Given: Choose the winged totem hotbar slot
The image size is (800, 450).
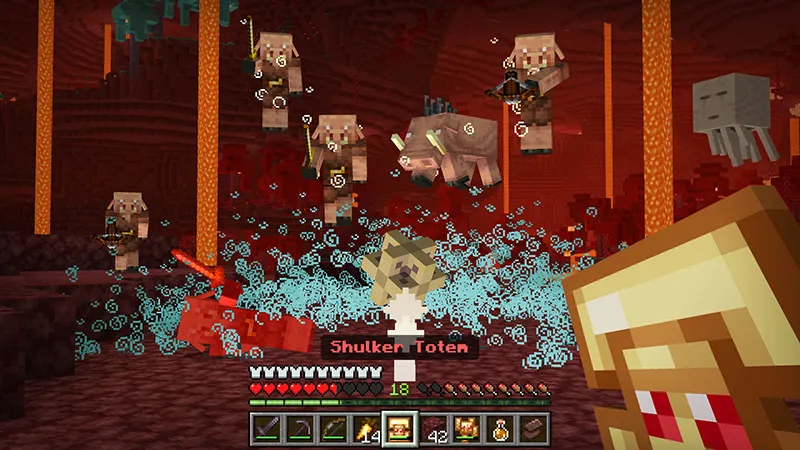Looking at the screenshot, I should [466, 430].
